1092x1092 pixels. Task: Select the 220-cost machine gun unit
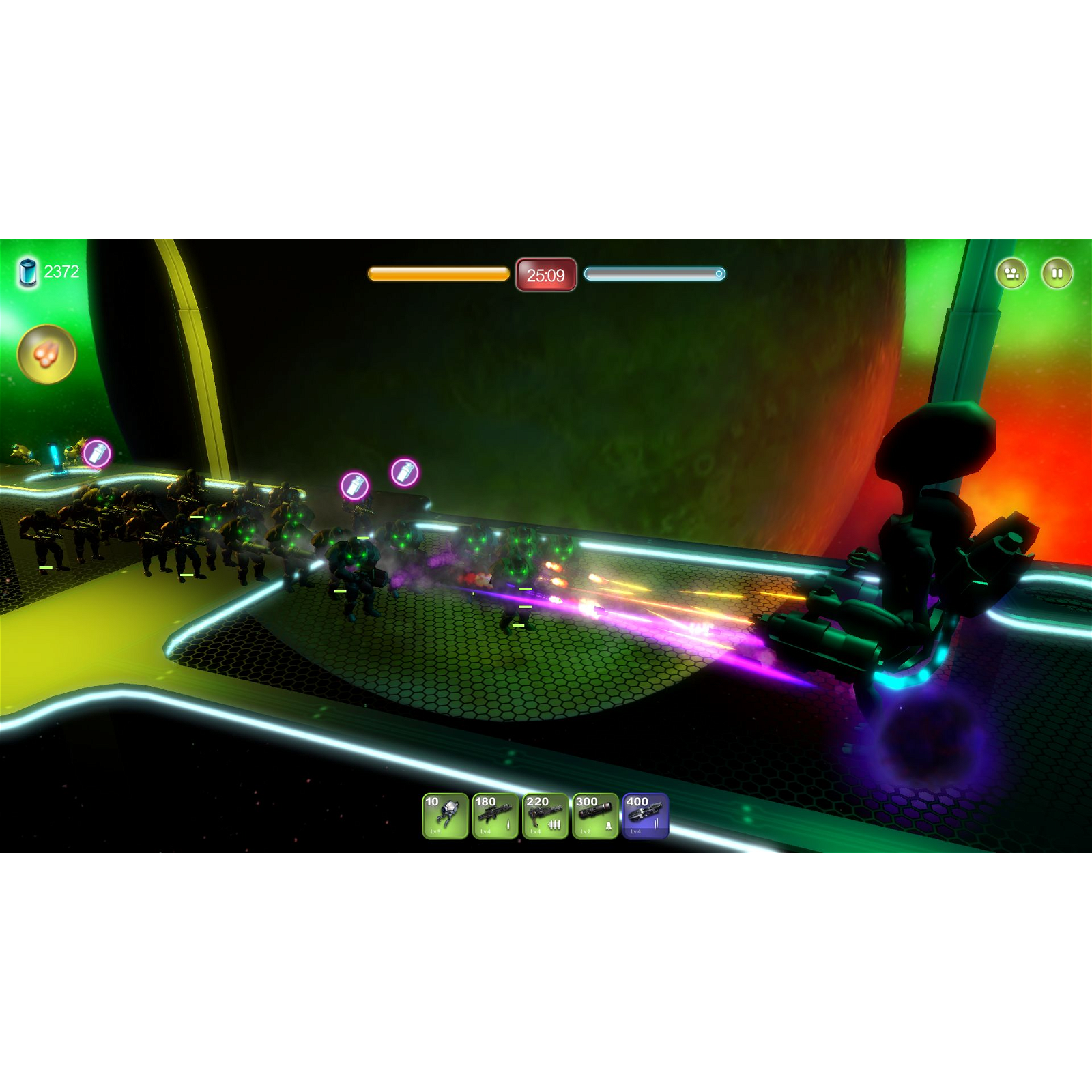click(x=545, y=819)
